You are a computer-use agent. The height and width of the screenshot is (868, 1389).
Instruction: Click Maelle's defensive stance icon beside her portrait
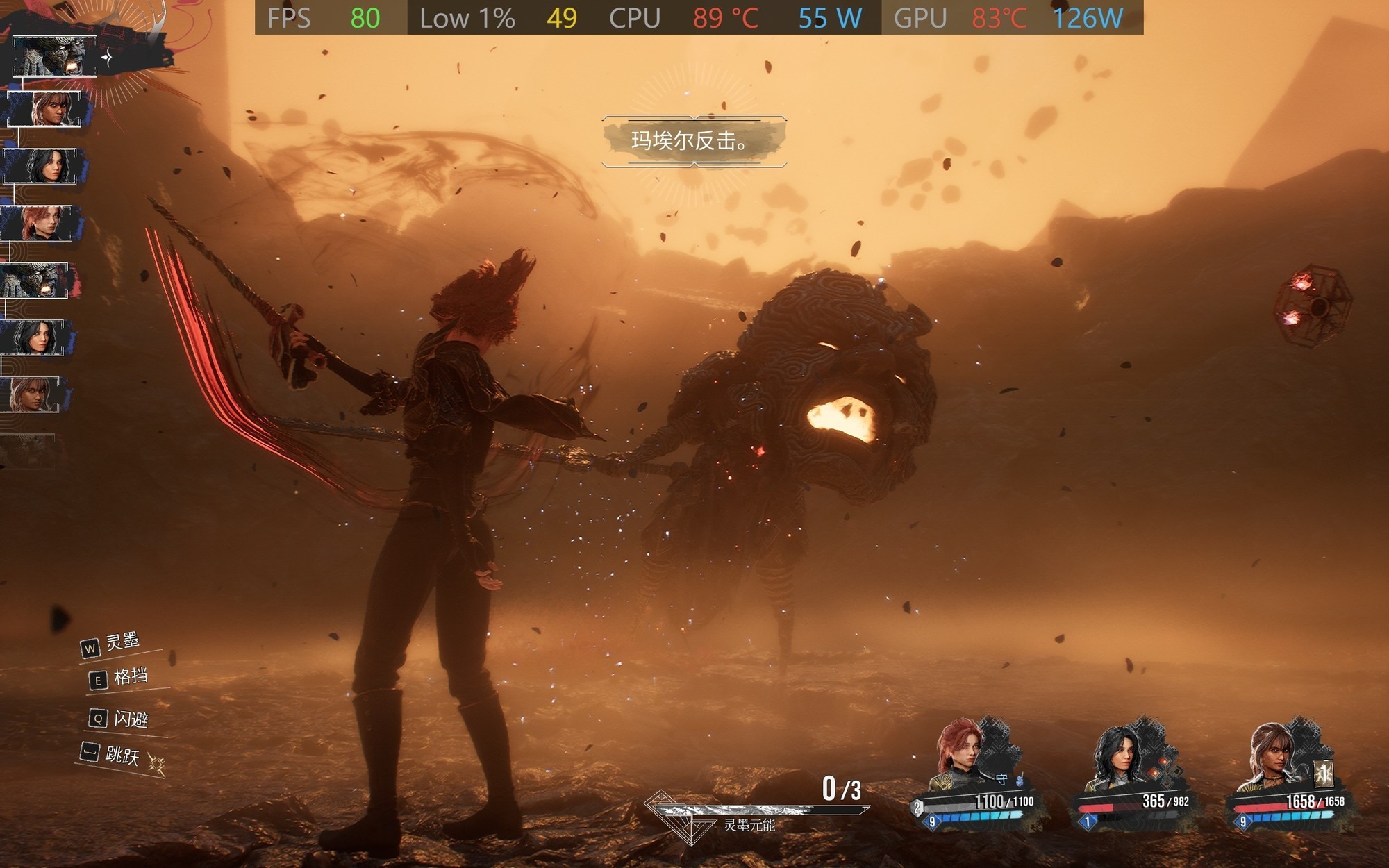(x=1001, y=779)
